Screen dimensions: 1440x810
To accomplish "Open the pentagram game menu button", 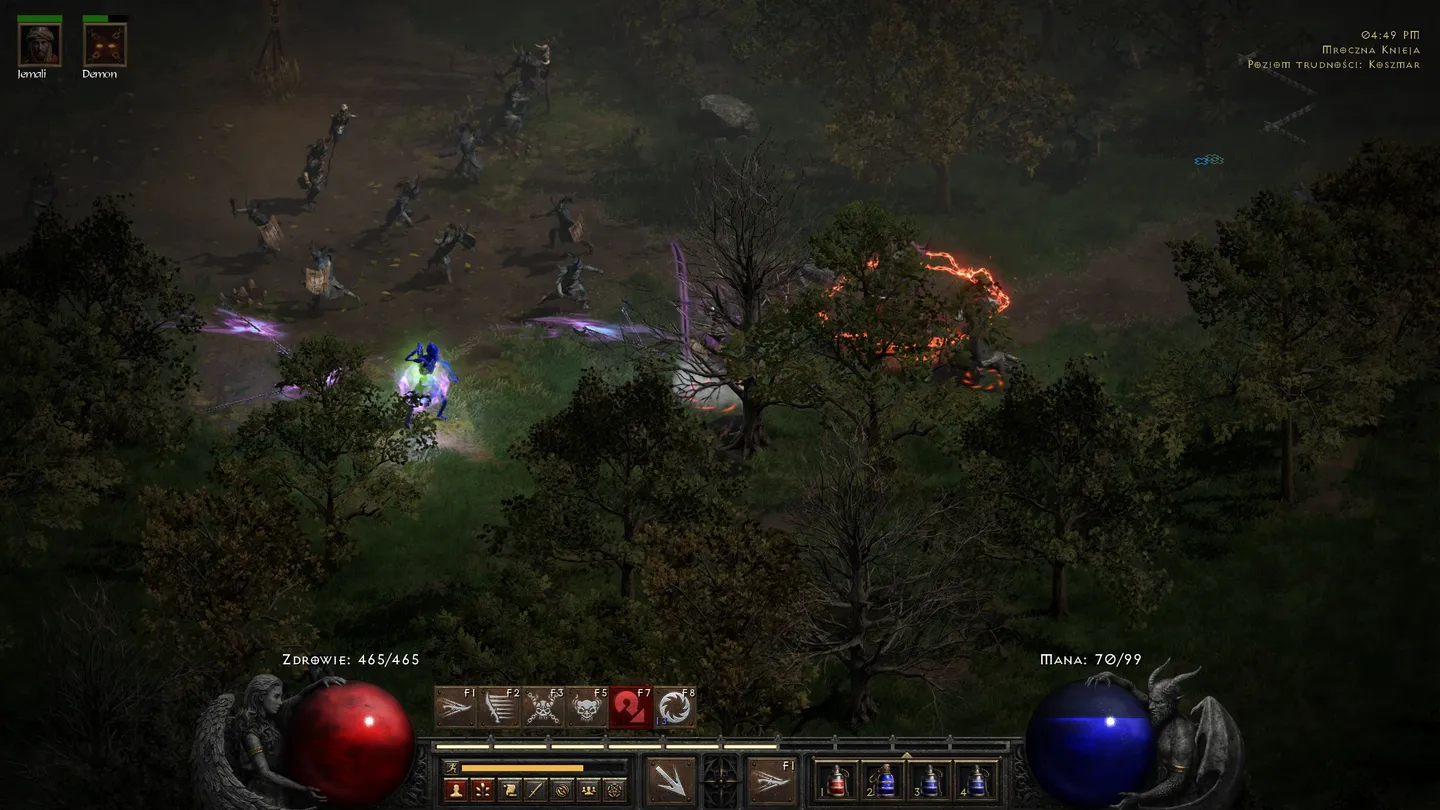I will coord(615,790).
